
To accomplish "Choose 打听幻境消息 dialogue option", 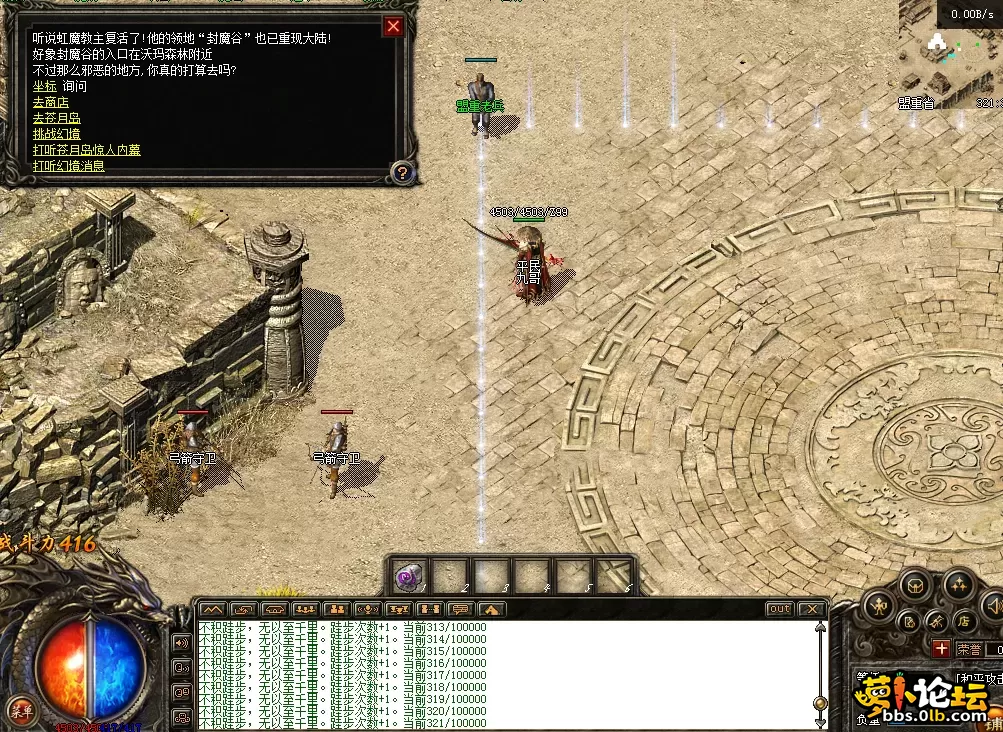I will click(x=68, y=166).
